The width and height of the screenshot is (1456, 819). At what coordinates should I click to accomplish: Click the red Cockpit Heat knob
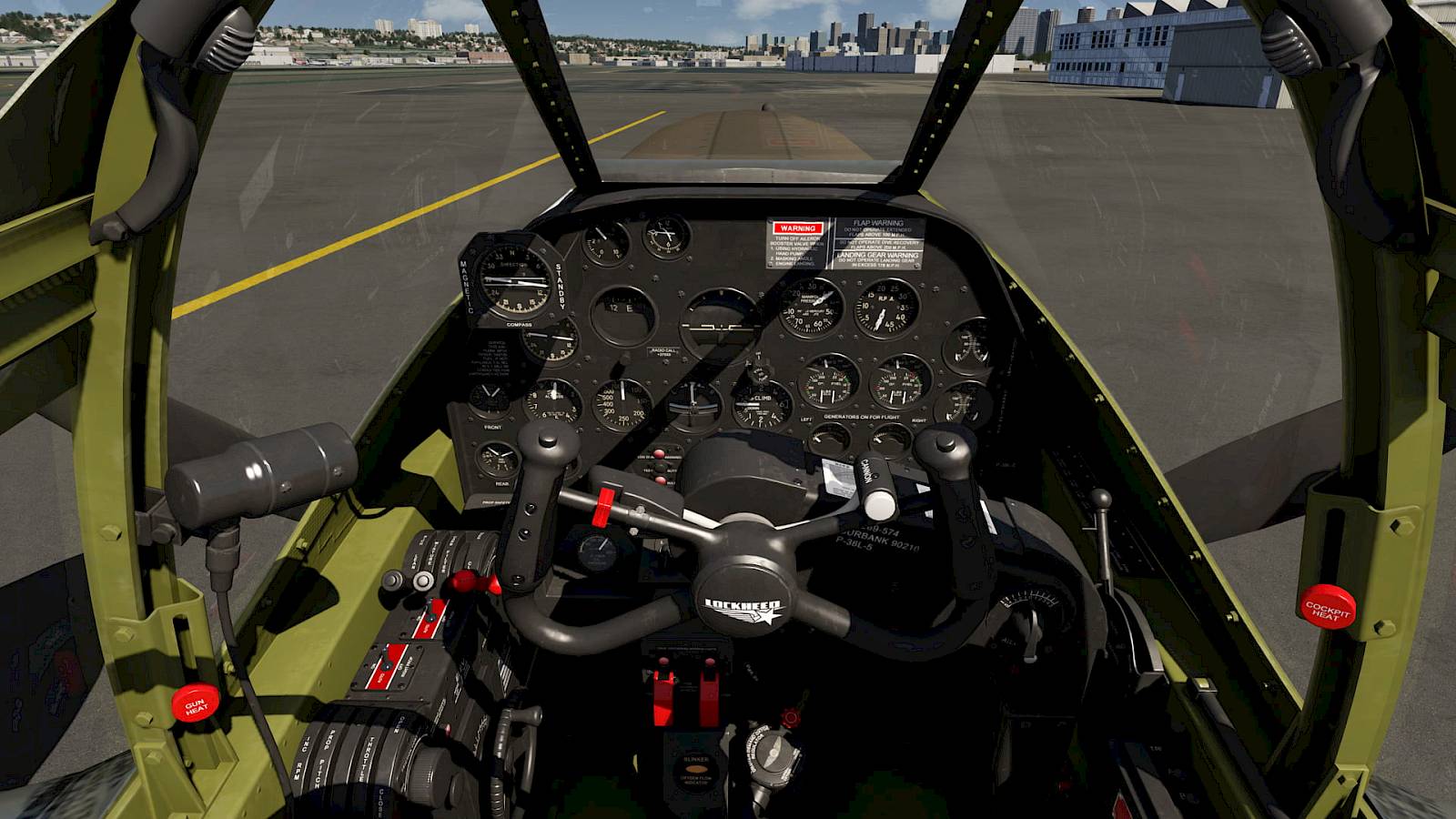pos(1326,608)
